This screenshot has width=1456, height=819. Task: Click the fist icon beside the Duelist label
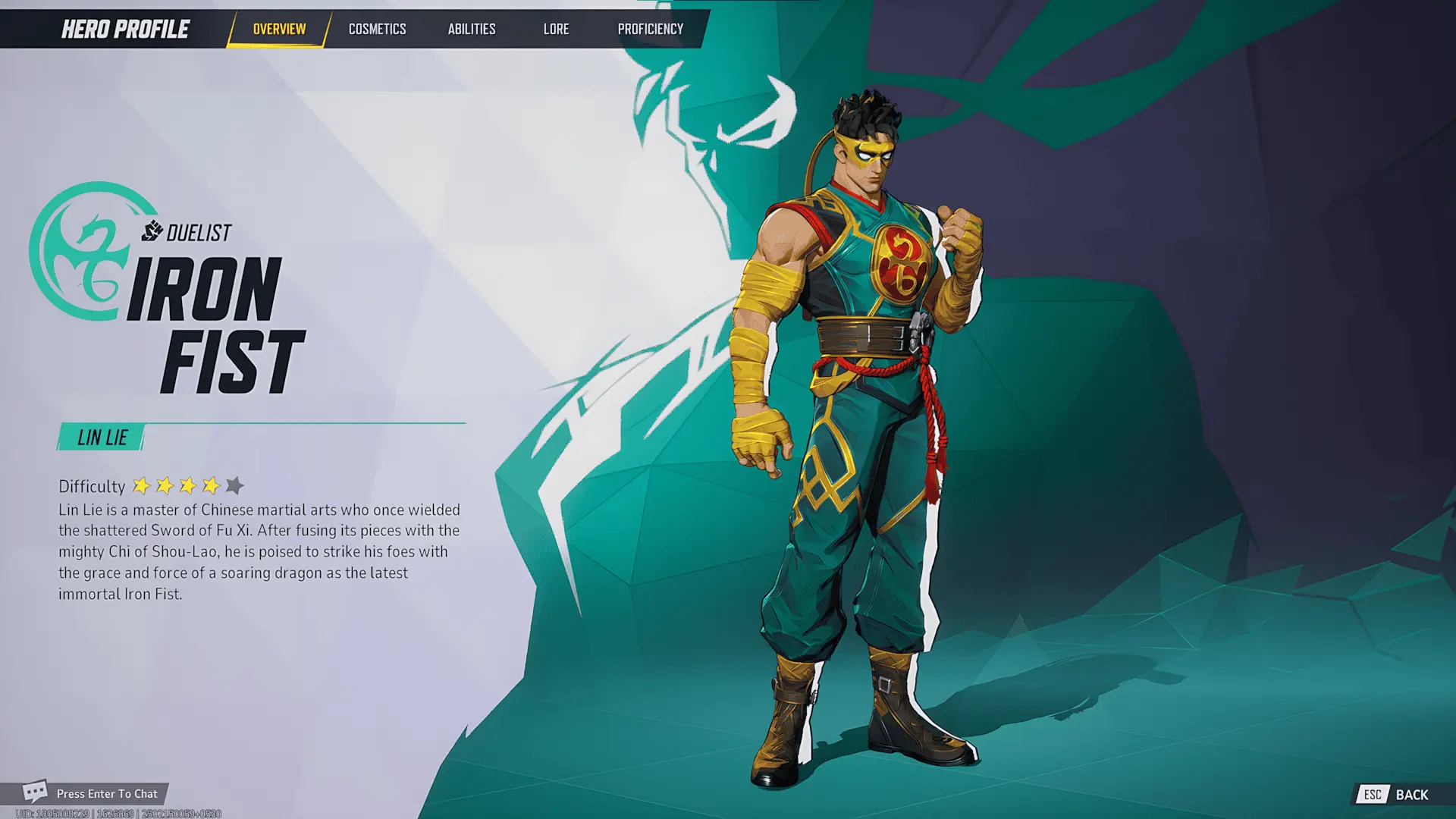pyautogui.click(x=152, y=230)
